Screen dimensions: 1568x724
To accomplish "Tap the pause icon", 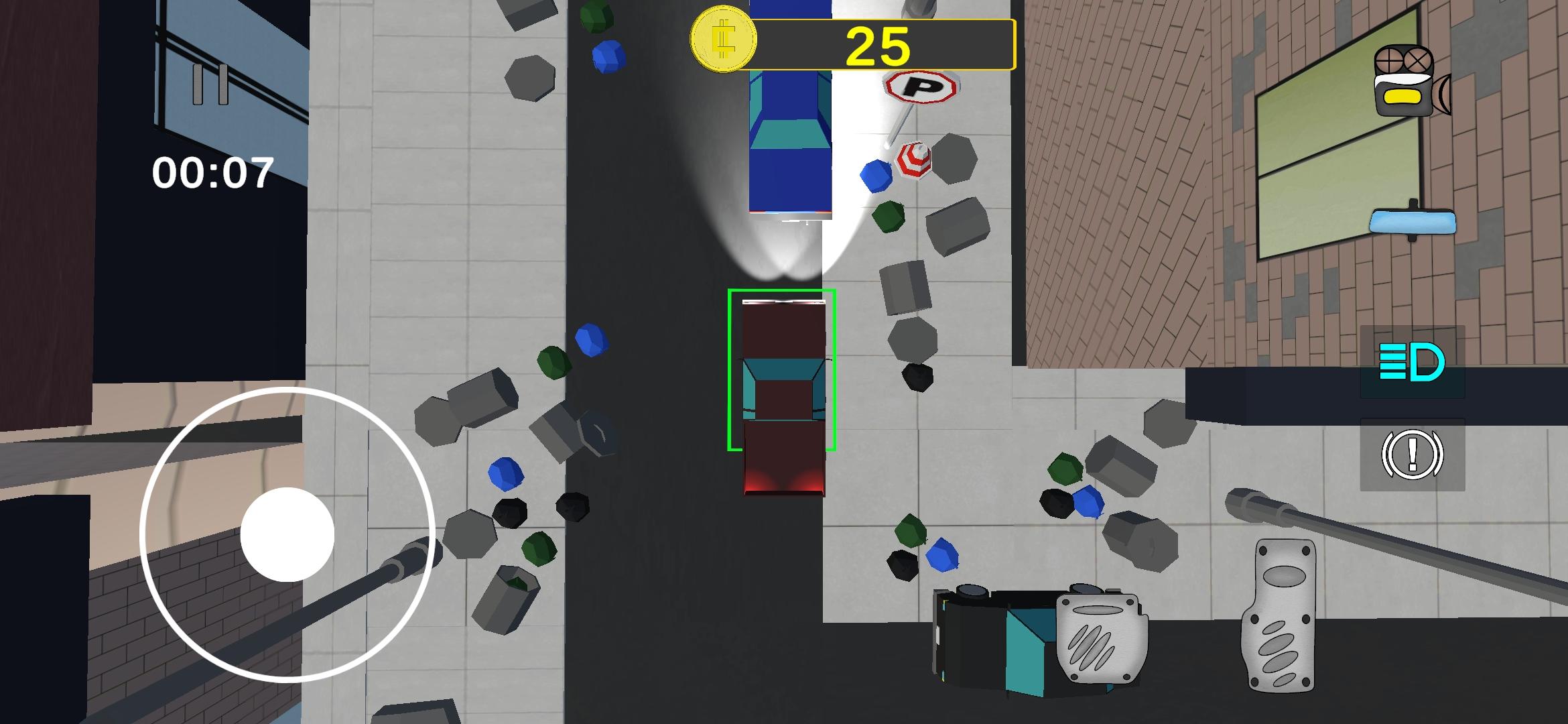I will (x=210, y=84).
